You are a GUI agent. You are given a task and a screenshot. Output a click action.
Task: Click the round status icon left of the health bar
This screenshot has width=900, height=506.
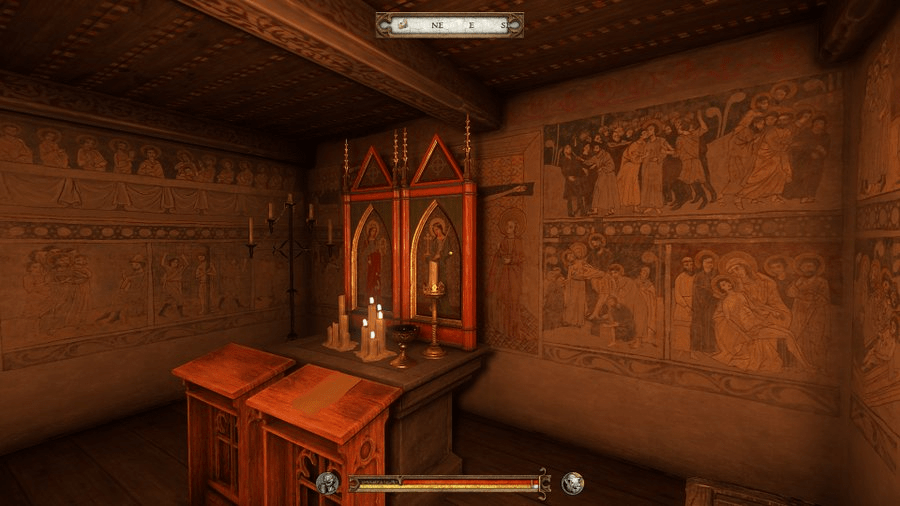pyautogui.click(x=328, y=484)
